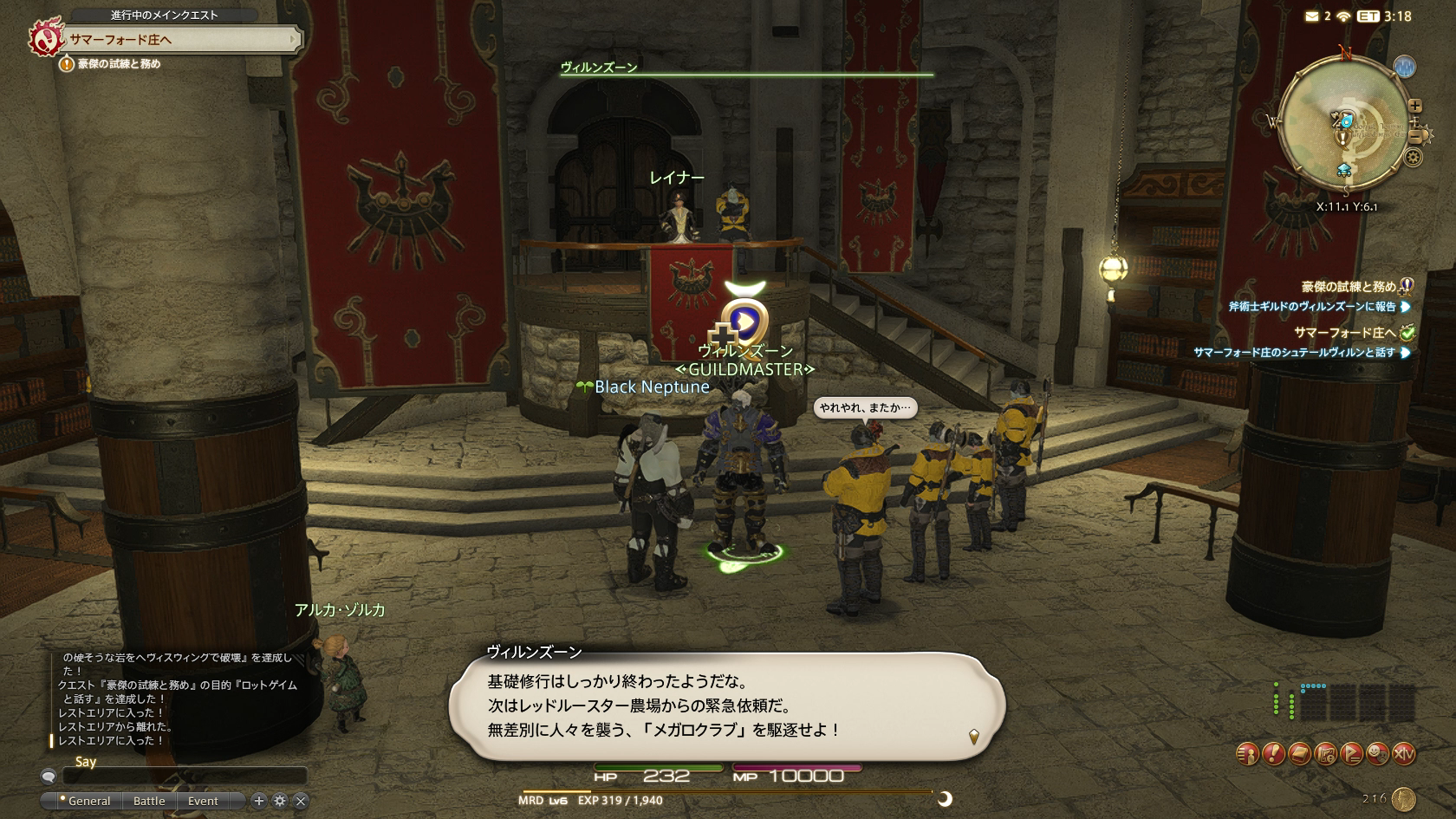
Task: Check mail via the envelope icon
Action: coord(1311,16)
